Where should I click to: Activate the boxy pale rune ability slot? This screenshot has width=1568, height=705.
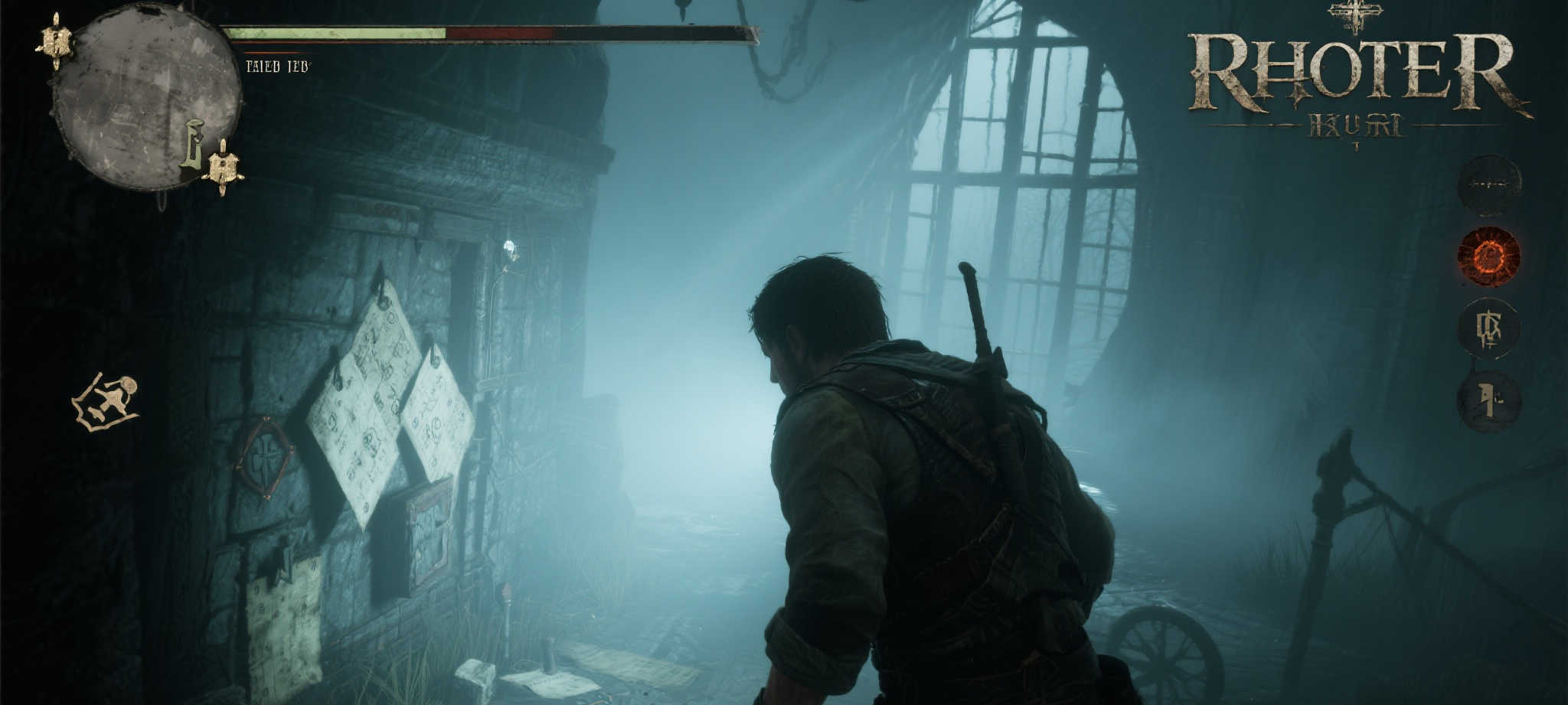(x=1488, y=328)
